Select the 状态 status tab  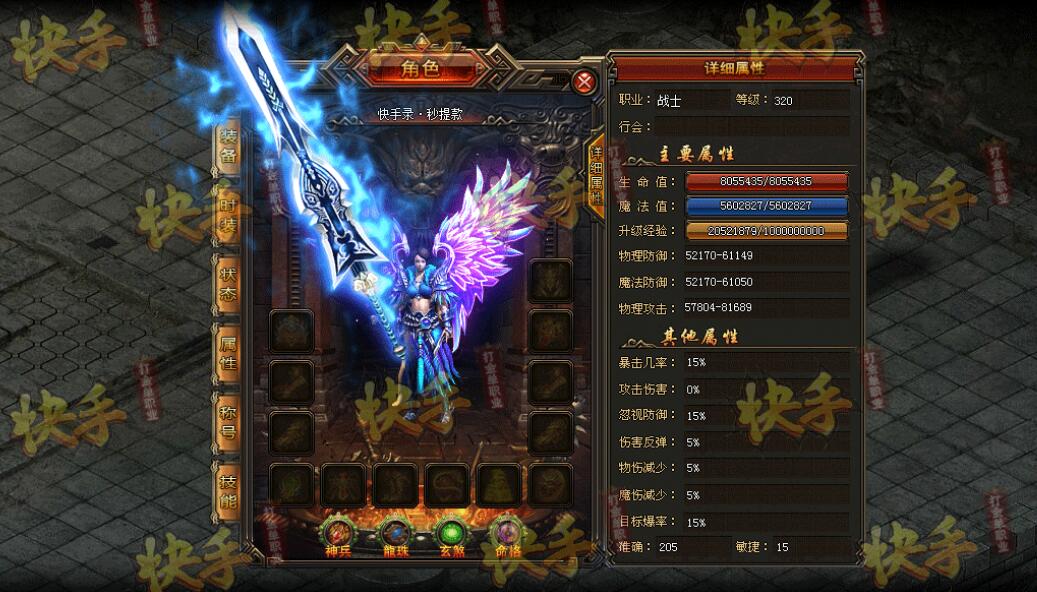click(x=229, y=281)
